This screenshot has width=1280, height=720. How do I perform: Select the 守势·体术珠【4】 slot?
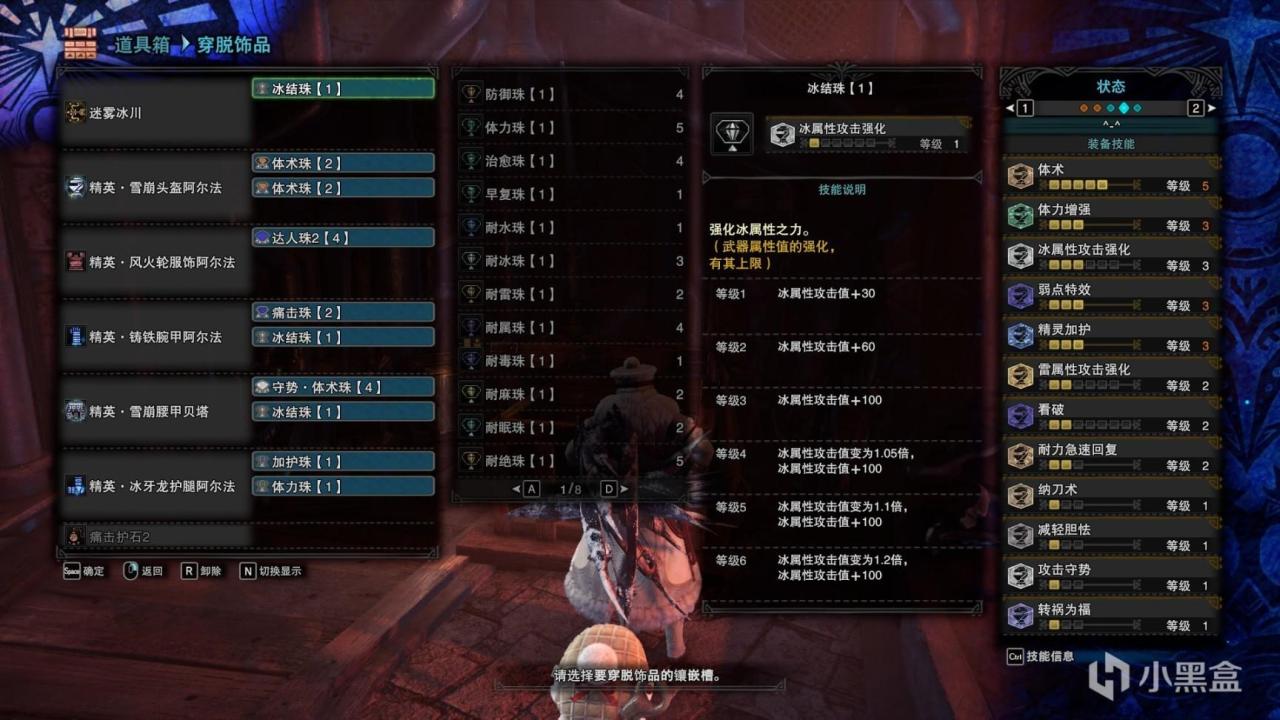(x=343, y=387)
